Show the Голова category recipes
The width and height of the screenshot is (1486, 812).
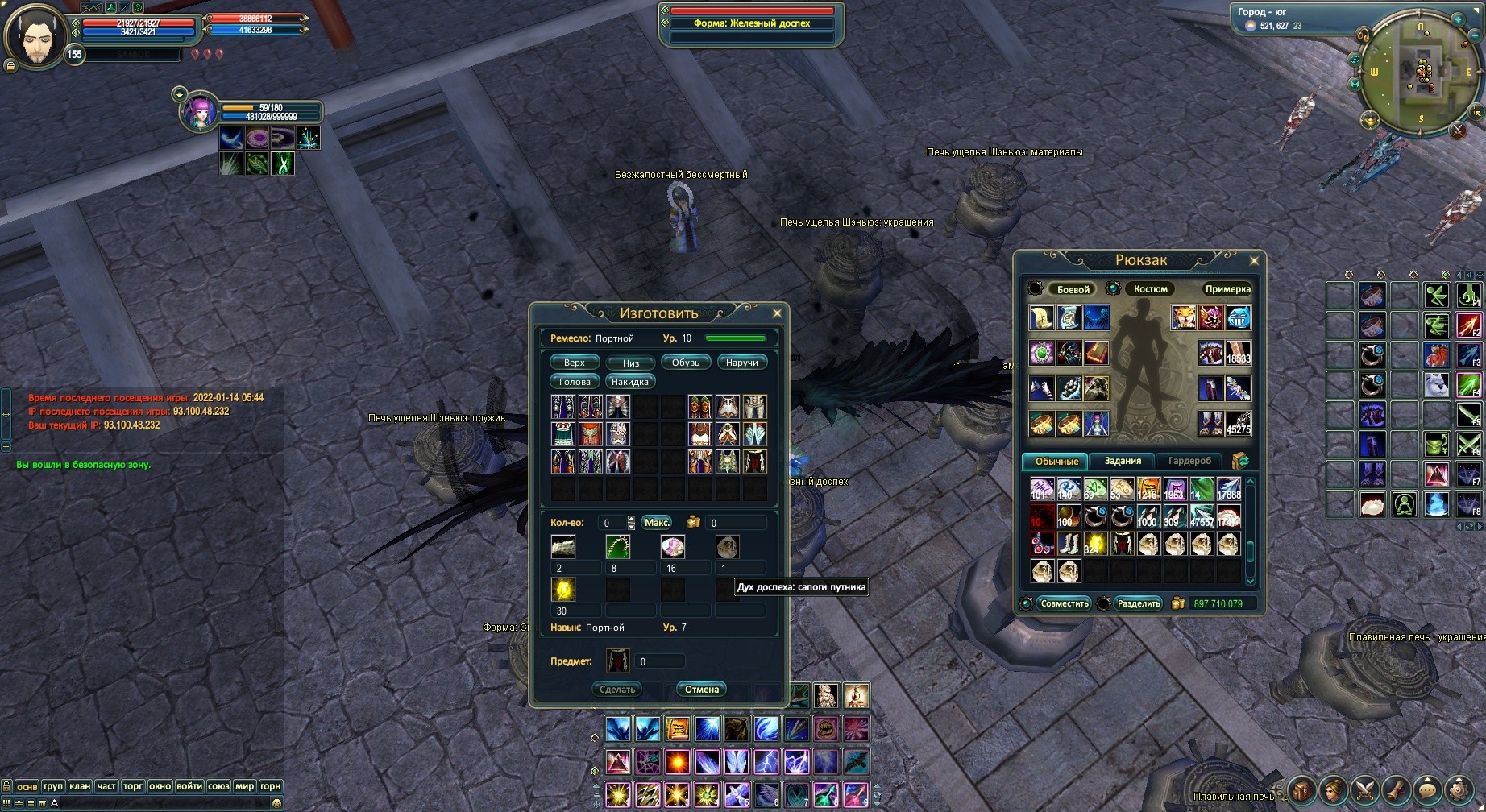(575, 382)
